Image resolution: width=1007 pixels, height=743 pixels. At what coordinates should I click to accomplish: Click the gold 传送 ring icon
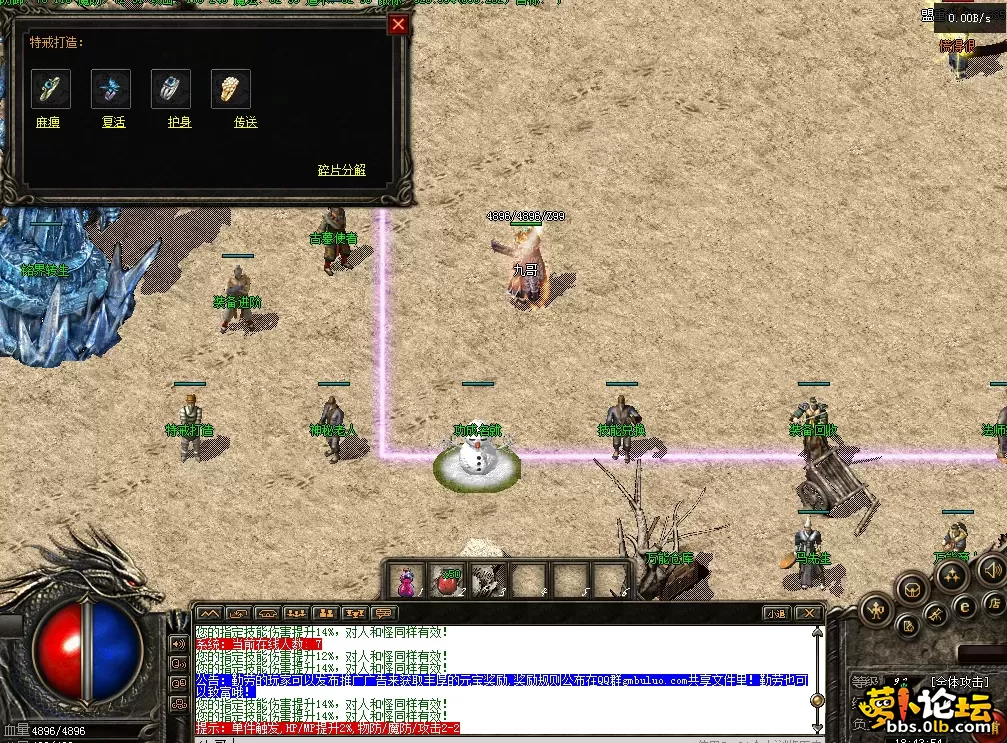click(x=230, y=89)
